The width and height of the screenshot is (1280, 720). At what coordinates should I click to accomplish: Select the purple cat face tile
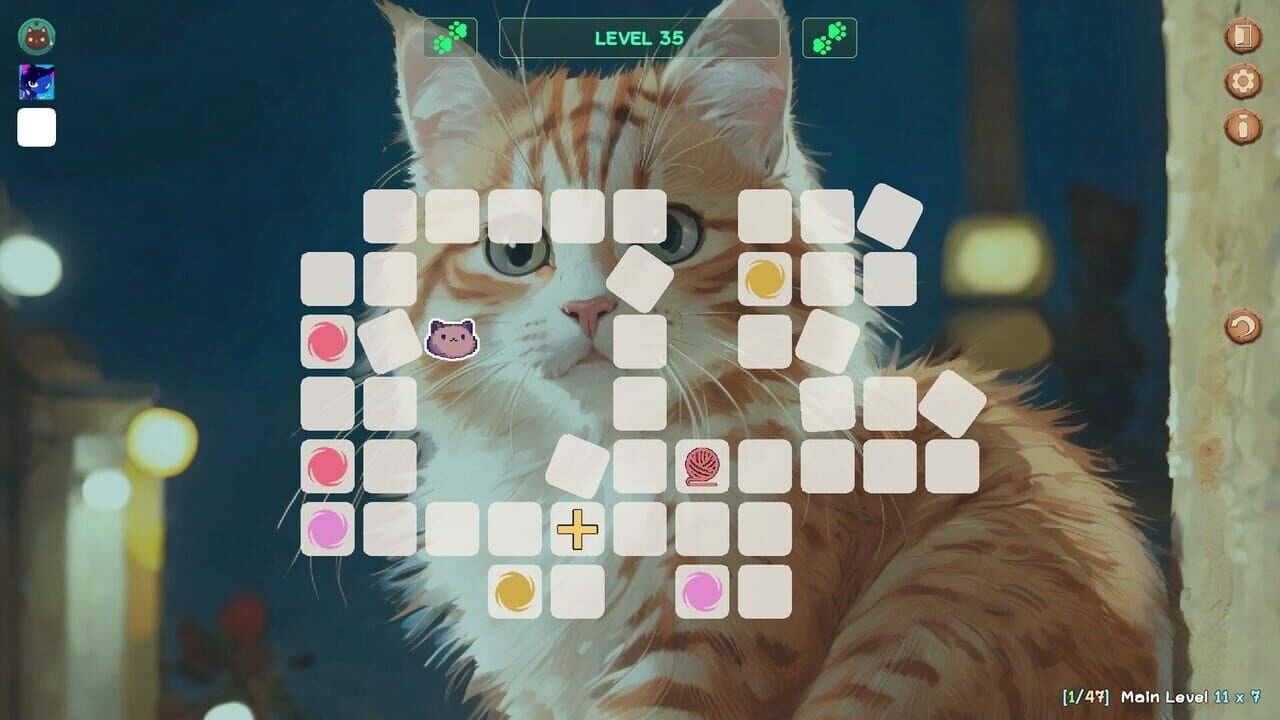tap(451, 341)
